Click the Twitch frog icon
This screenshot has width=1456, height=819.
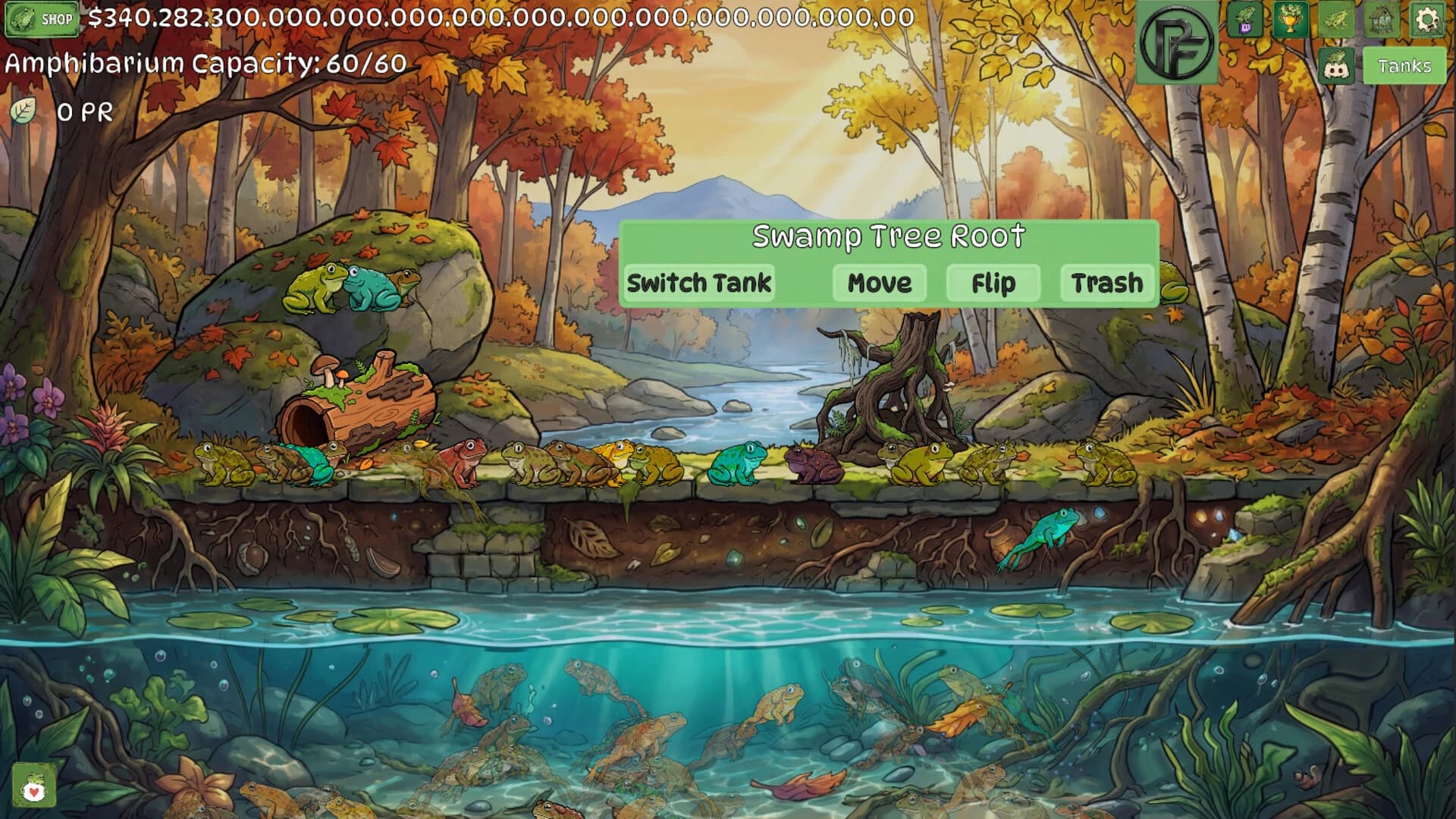coord(1246,19)
